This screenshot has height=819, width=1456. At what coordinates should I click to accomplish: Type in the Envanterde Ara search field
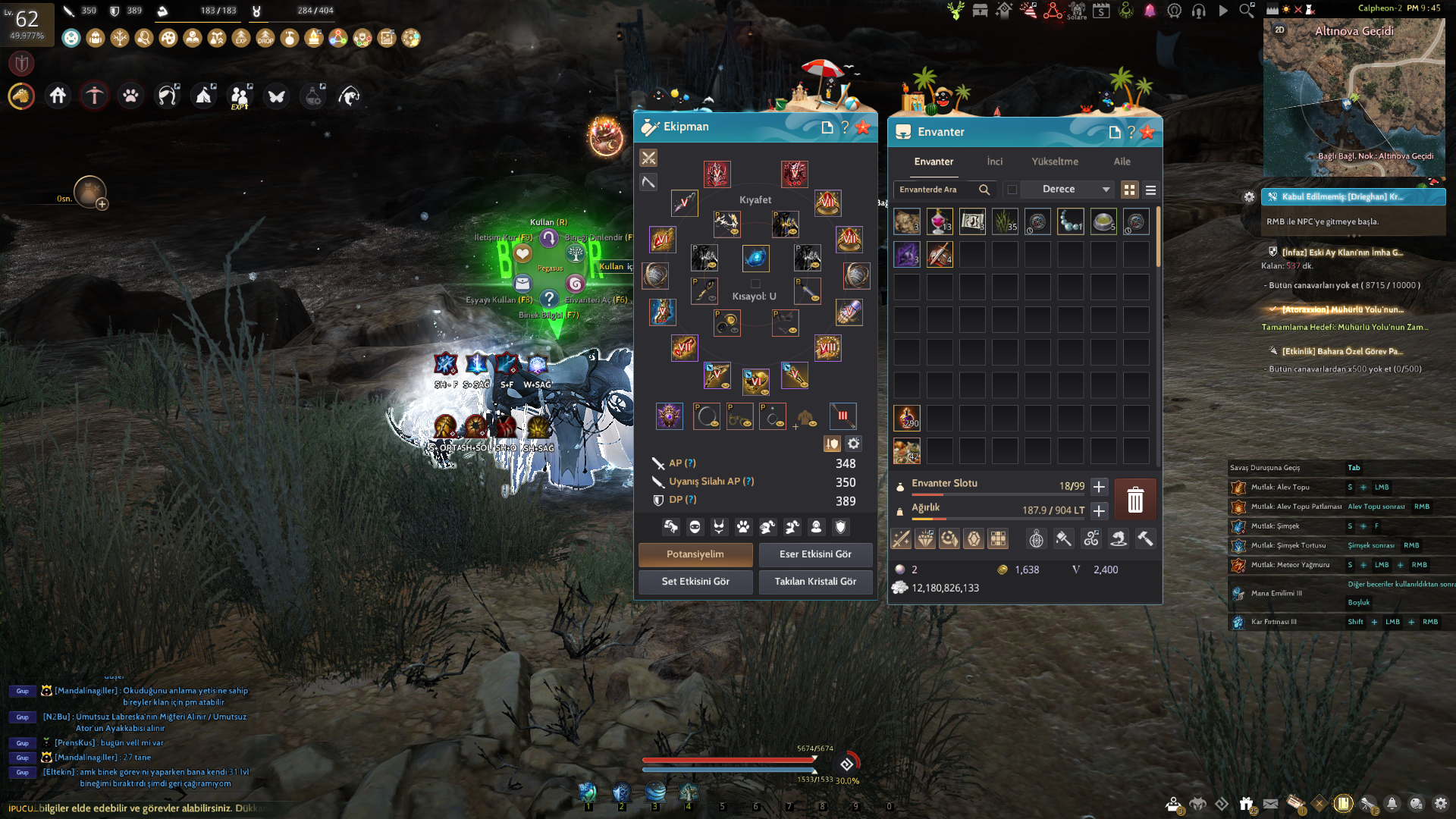[937, 190]
